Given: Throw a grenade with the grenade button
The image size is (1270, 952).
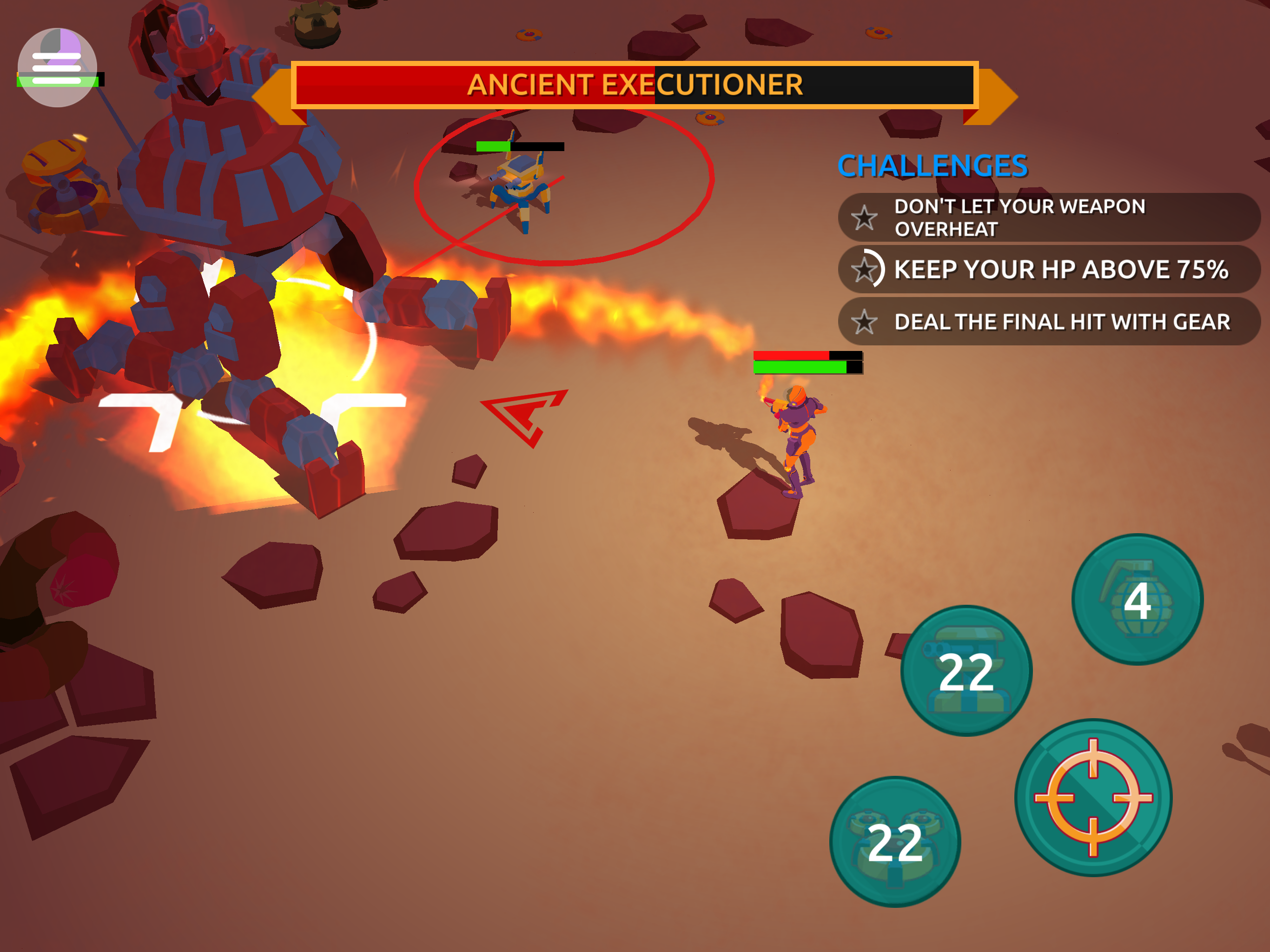Looking at the screenshot, I should click(x=1137, y=600).
